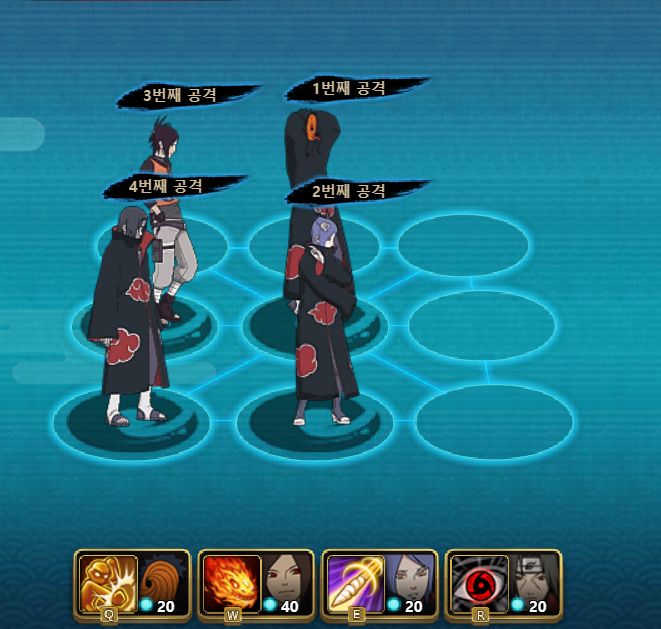Activate Tobi's golden punch skill
The image size is (661, 629).
108,582
